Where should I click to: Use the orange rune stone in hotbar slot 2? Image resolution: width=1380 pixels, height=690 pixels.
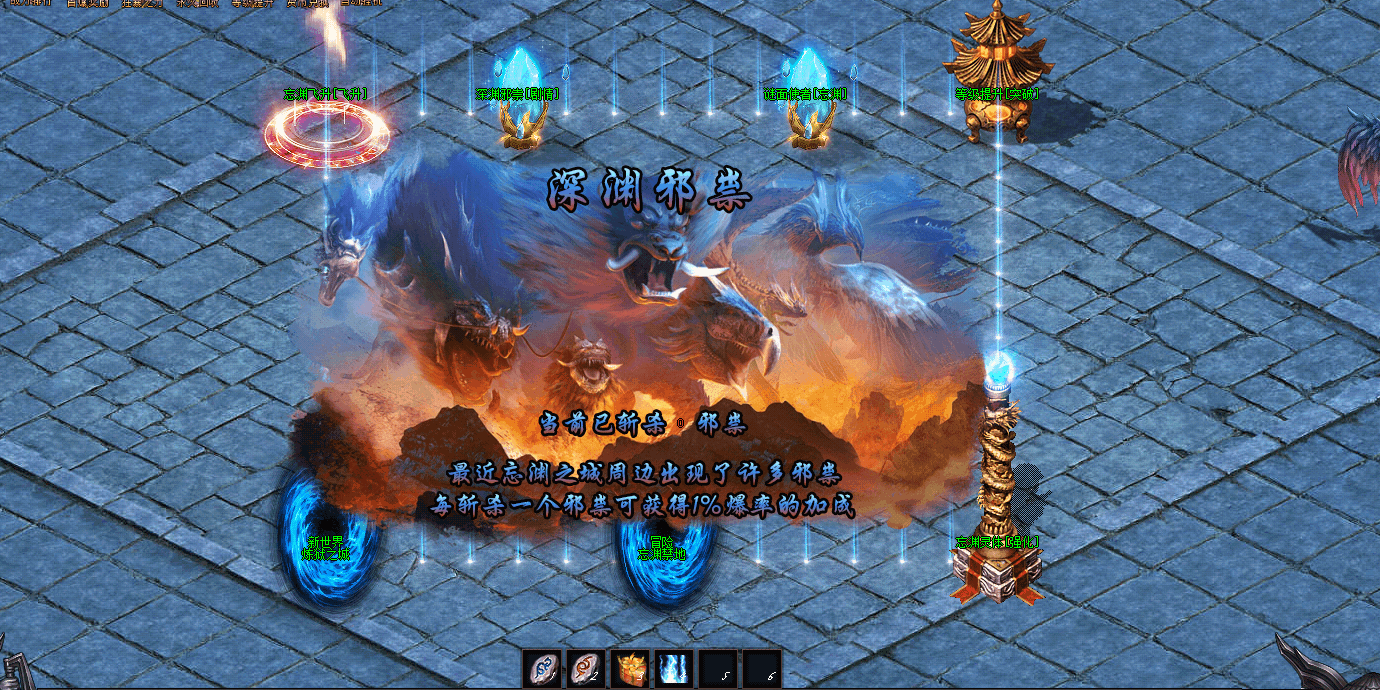pos(587,668)
